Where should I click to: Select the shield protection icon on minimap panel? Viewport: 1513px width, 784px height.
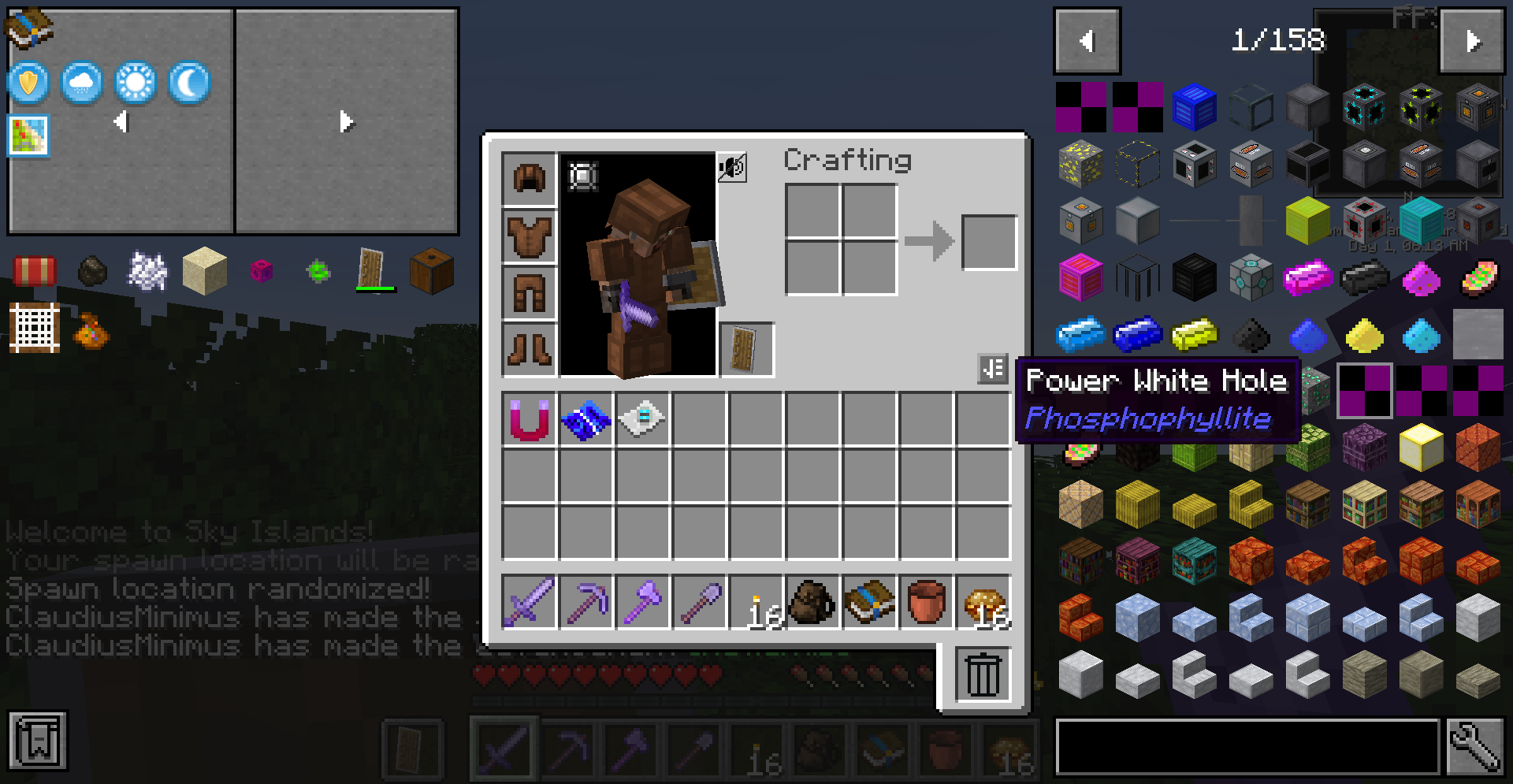[27, 83]
